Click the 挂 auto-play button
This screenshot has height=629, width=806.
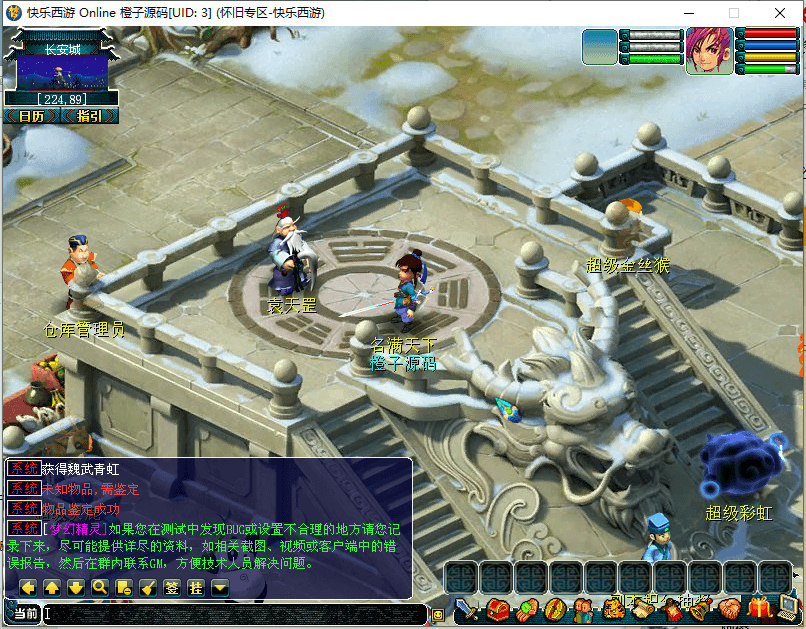click(x=196, y=588)
